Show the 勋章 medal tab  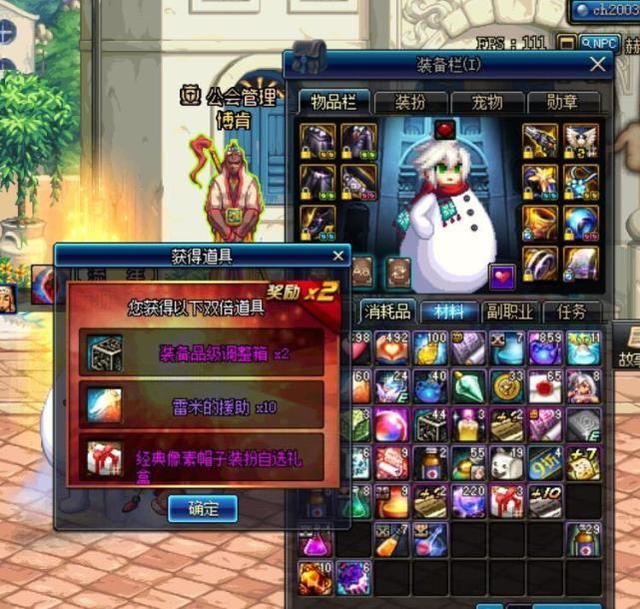click(x=564, y=102)
